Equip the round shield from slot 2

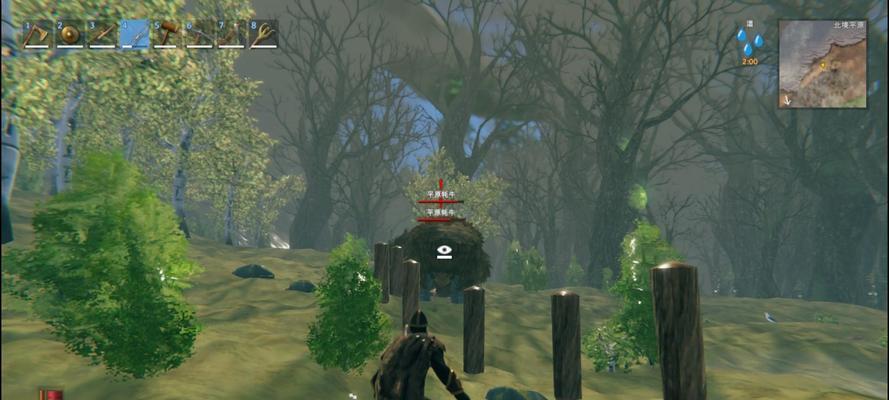pyautogui.click(x=70, y=34)
